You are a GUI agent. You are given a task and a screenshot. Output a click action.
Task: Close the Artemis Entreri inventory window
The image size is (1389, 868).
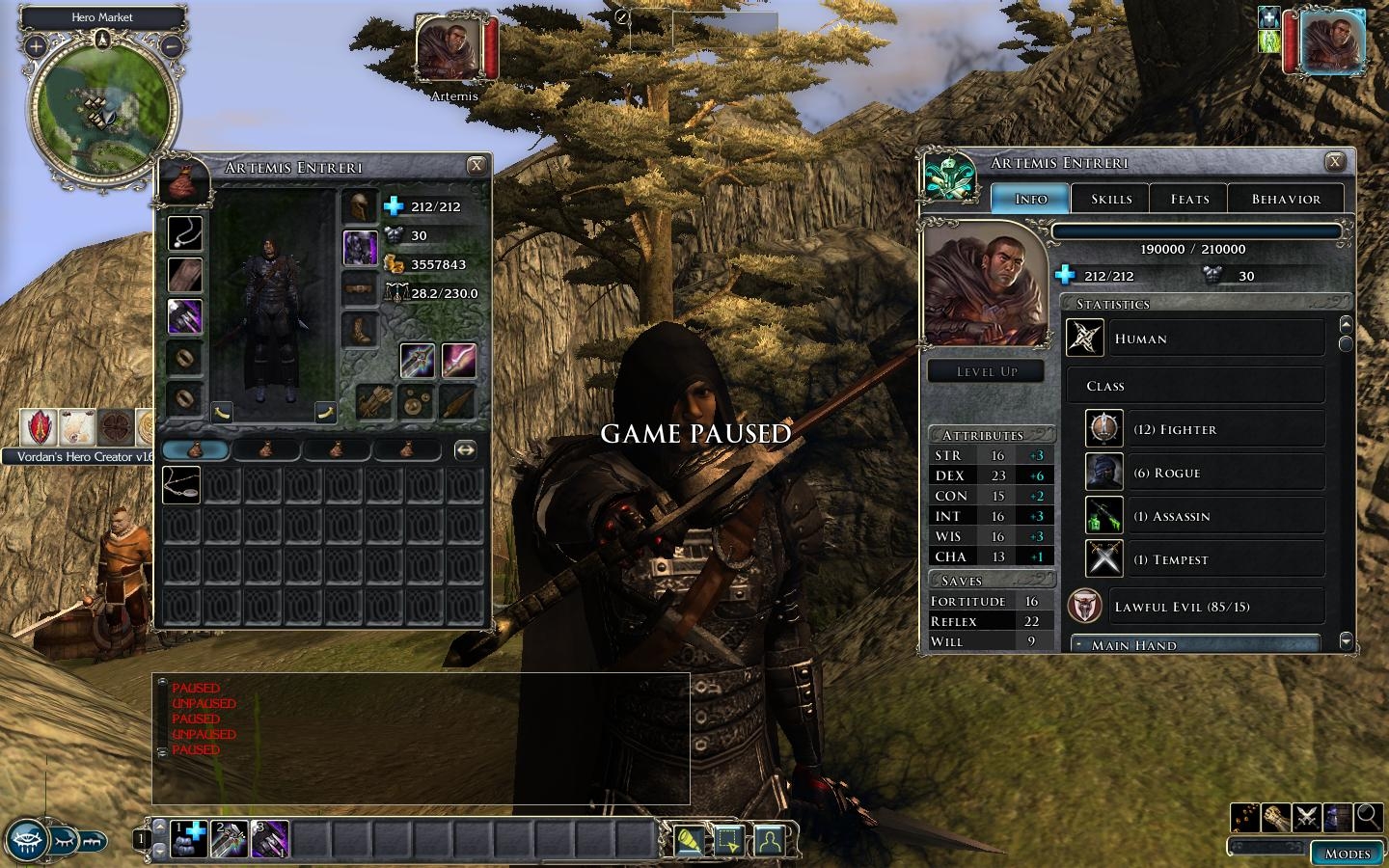476,166
